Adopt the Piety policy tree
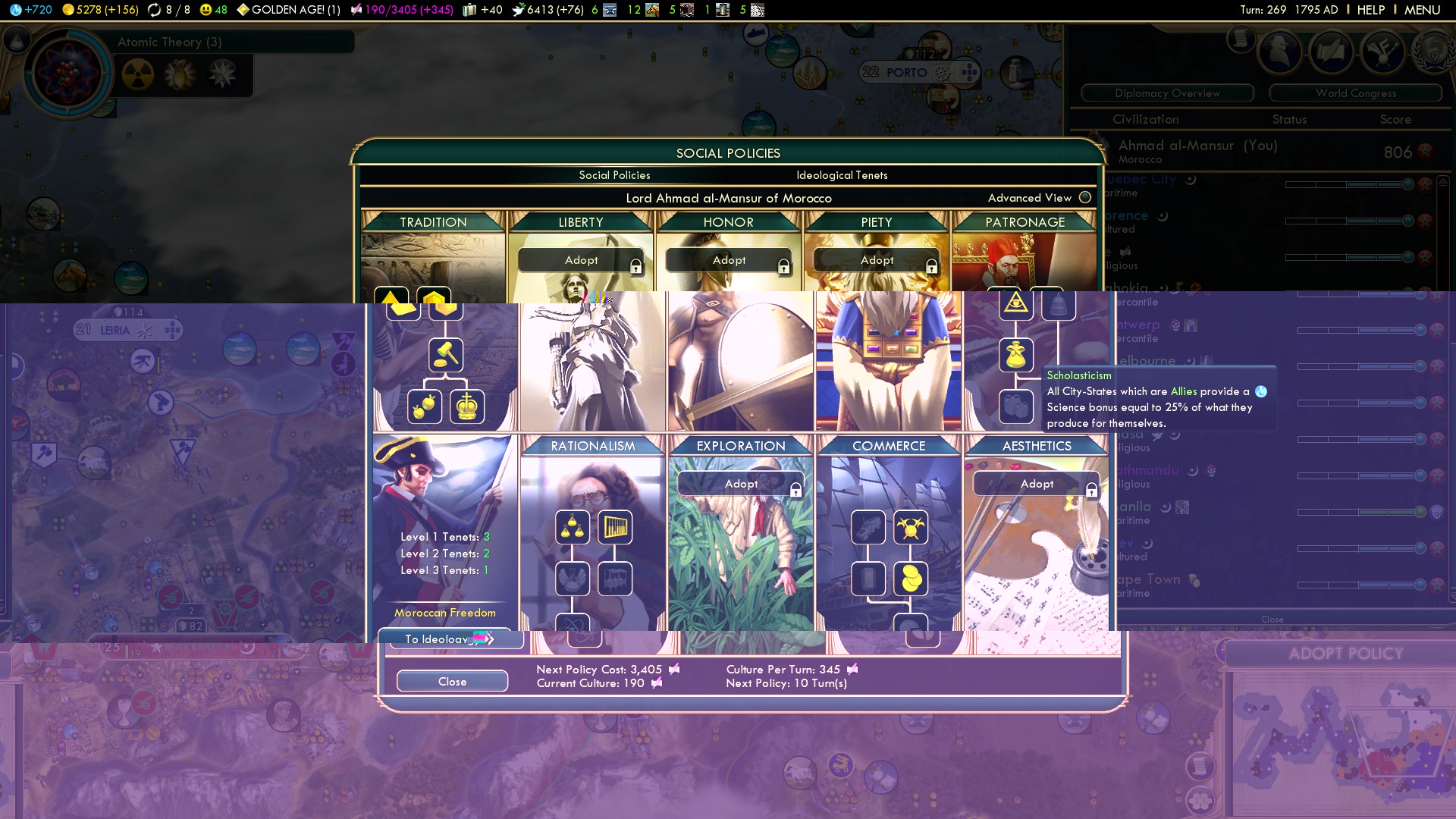 pyautogui.click(x=877, y=260)
